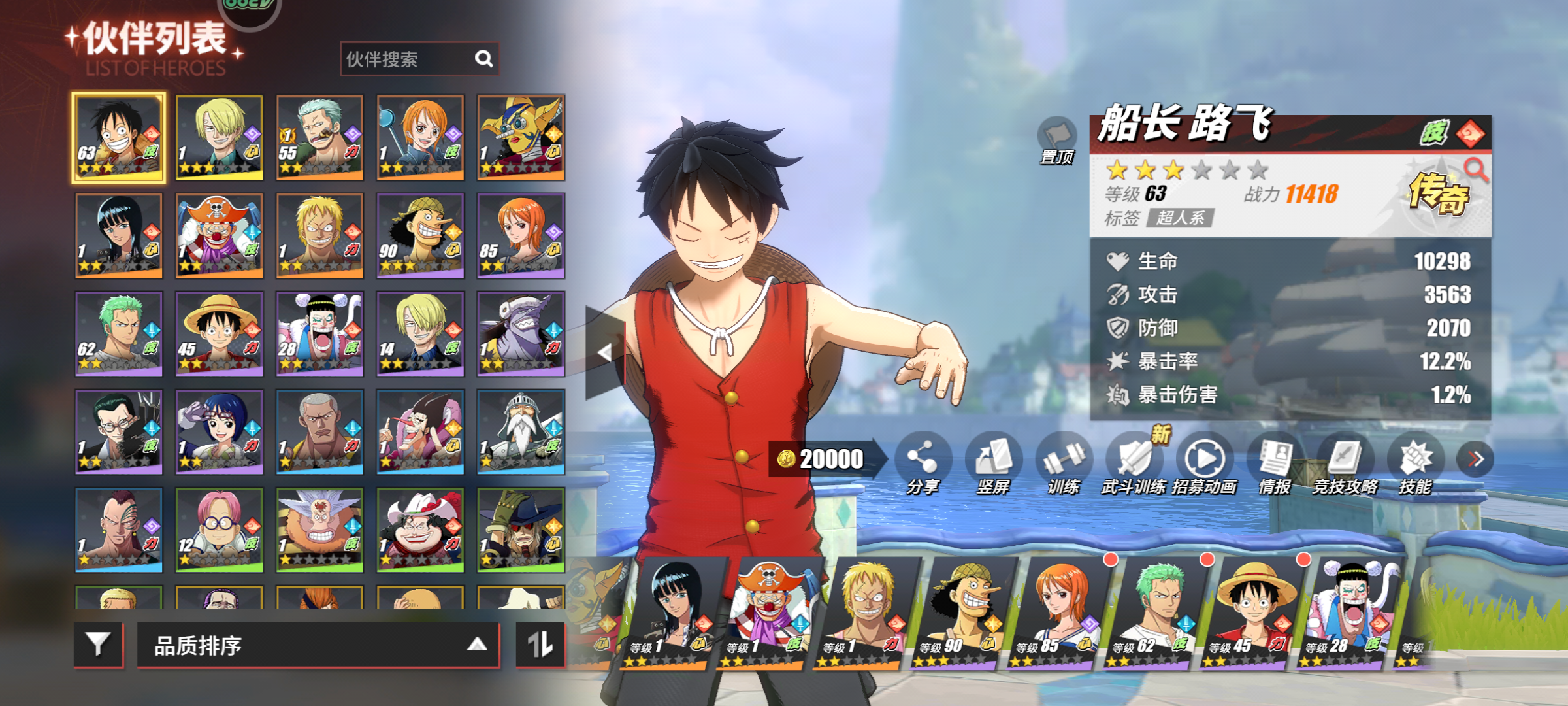Choose the level 90 Usopp portrait in grid

pos(420,236)
